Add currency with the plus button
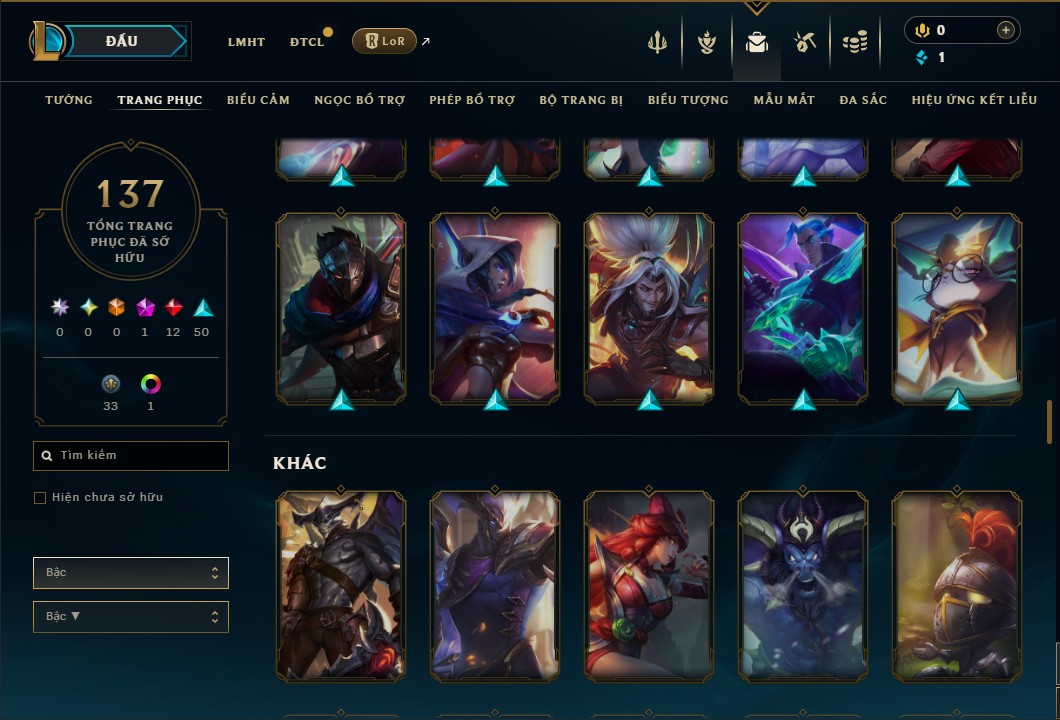 point(1005,30)
